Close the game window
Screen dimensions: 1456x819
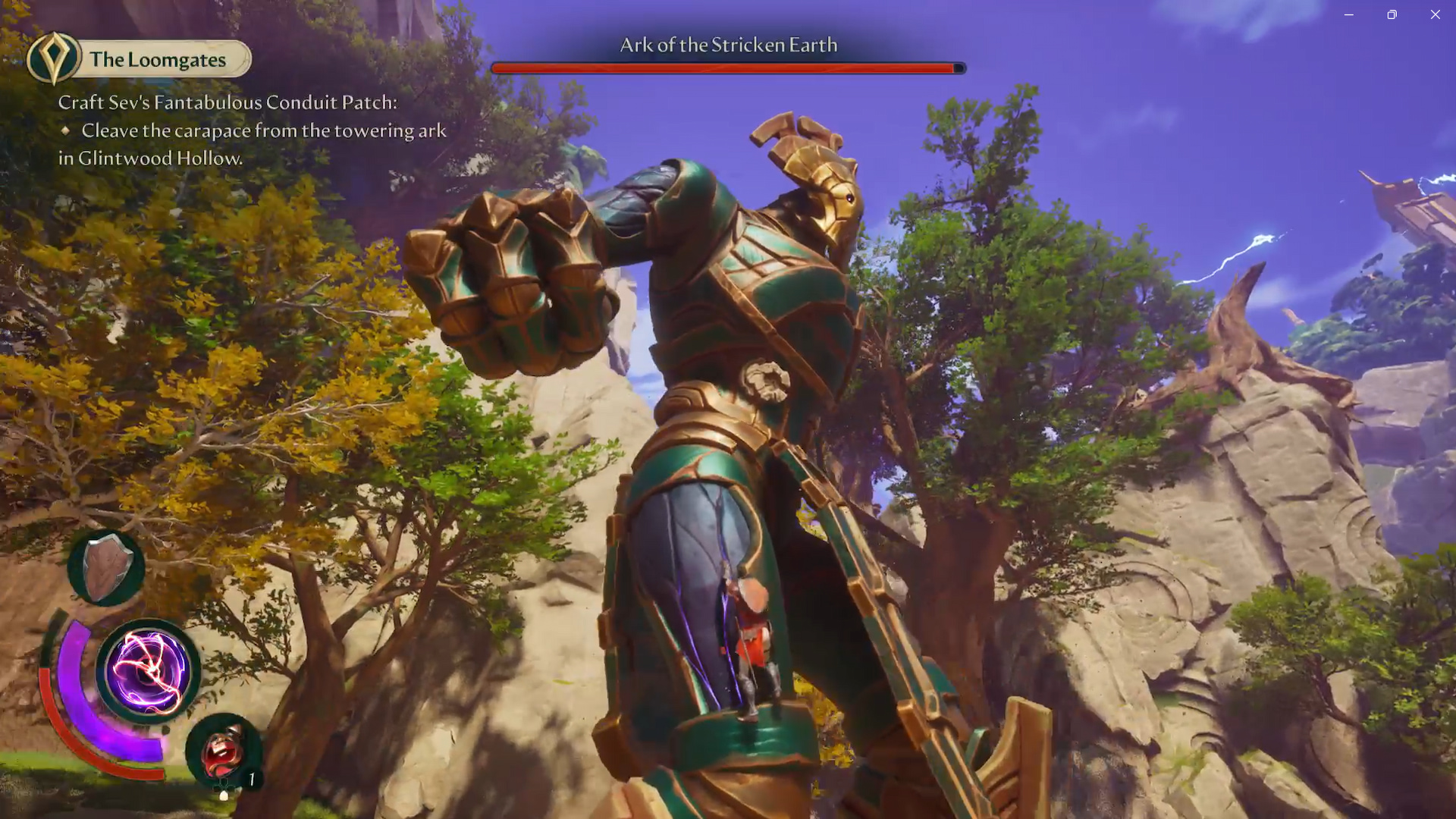(1435, 14)
